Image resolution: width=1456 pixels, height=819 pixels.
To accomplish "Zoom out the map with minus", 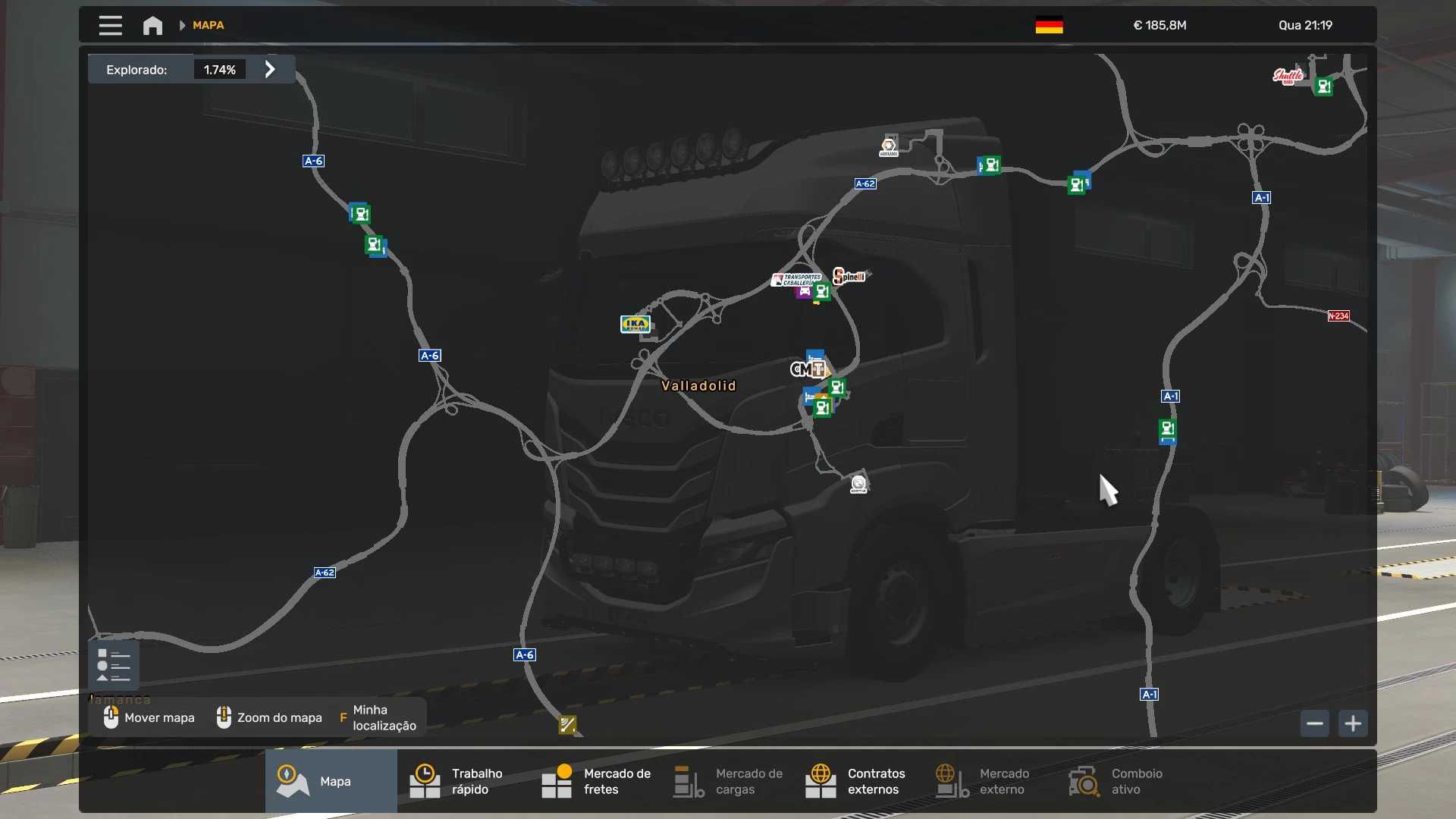I will 1315,723.
